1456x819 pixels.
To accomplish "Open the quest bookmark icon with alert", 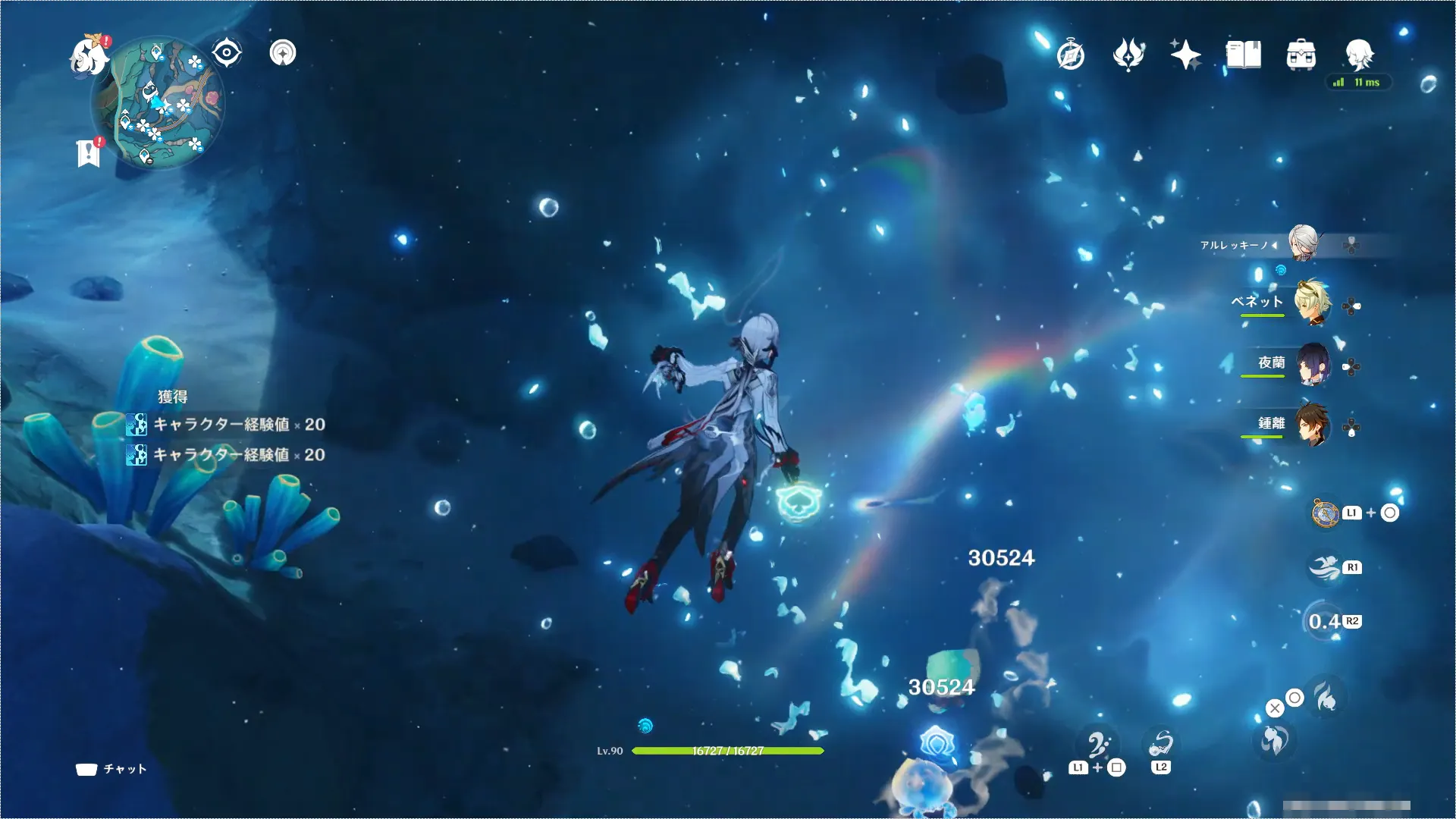I will [x=89, y=152].
